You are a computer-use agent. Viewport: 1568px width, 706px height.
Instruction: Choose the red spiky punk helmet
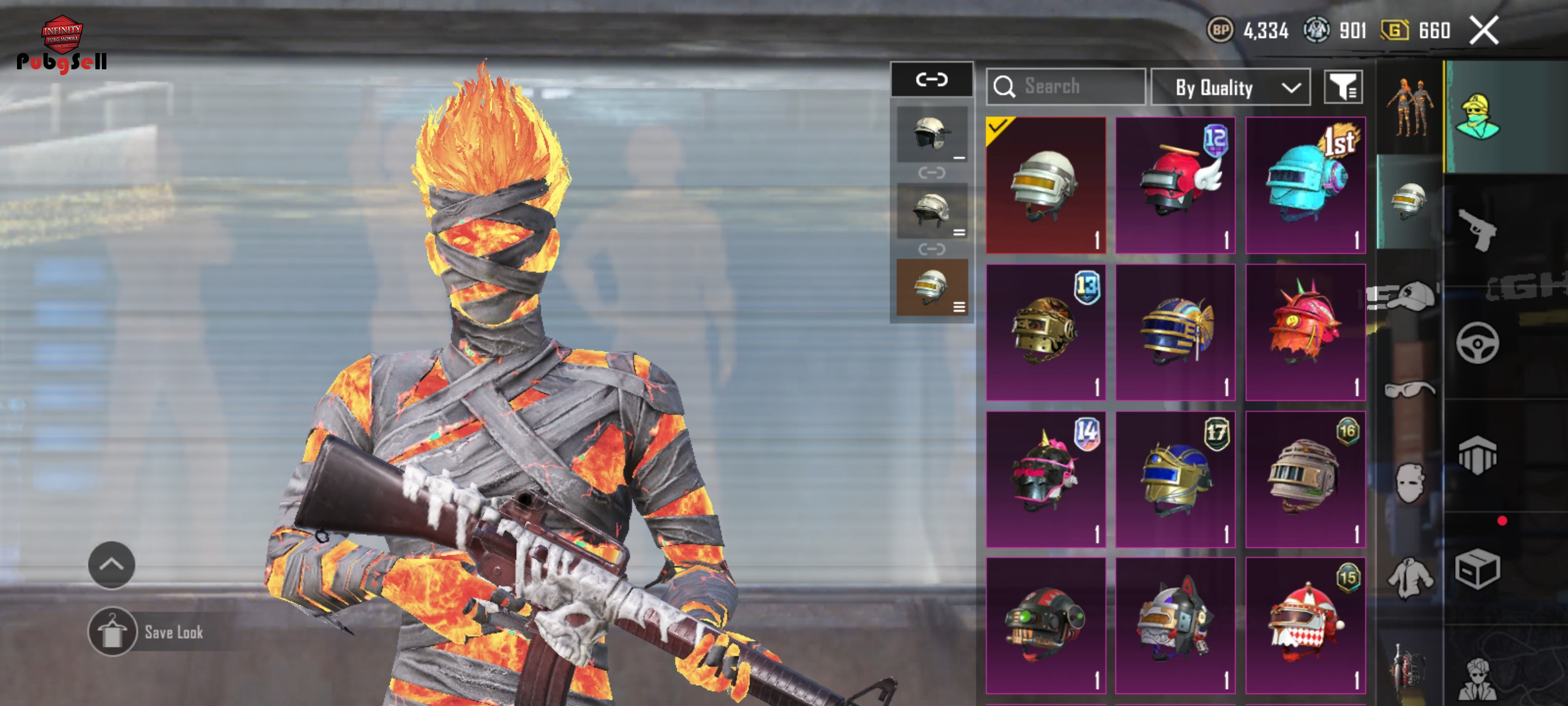click(1305, 332)
